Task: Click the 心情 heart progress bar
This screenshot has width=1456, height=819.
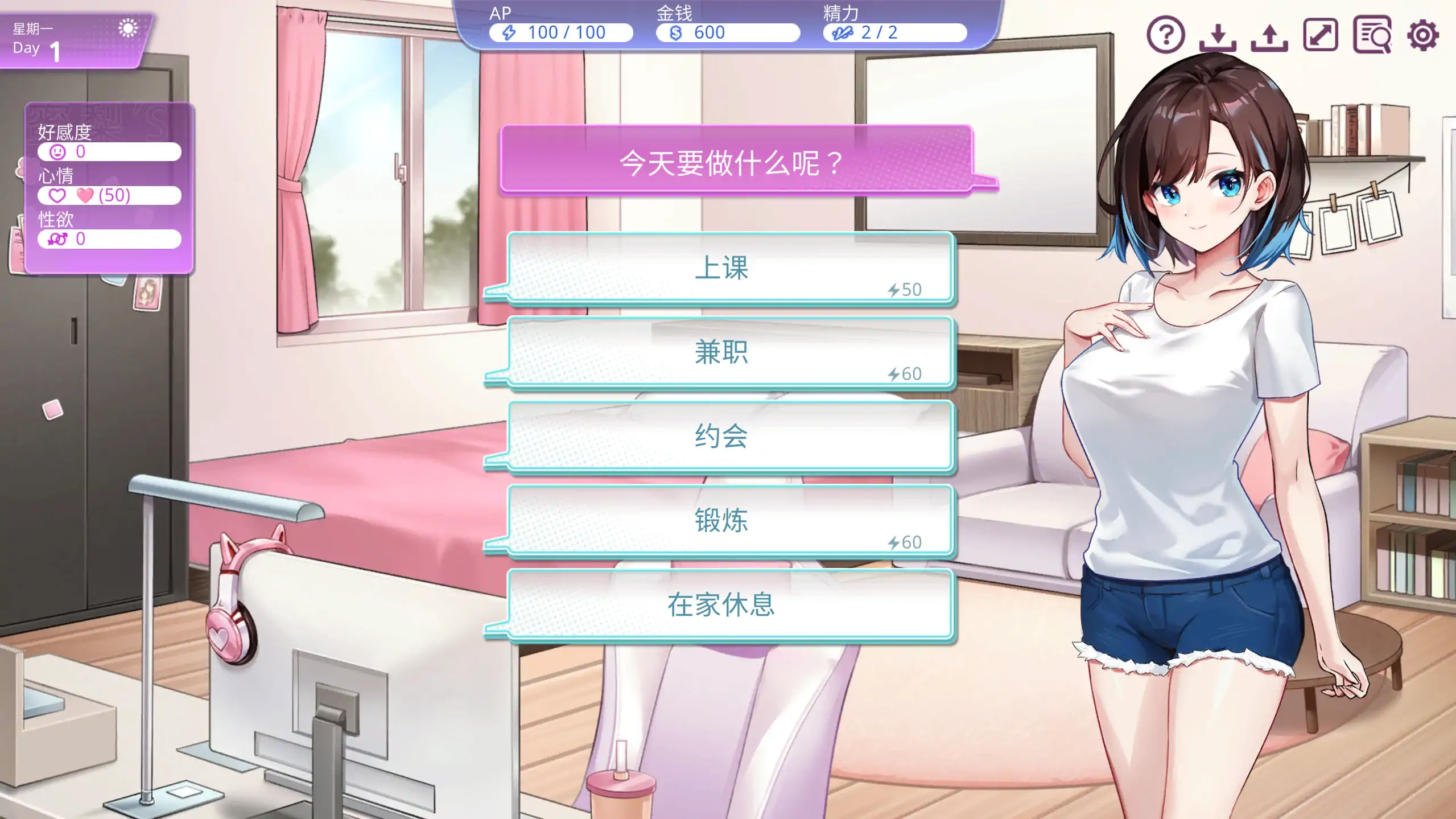Action: pos(110,195)
